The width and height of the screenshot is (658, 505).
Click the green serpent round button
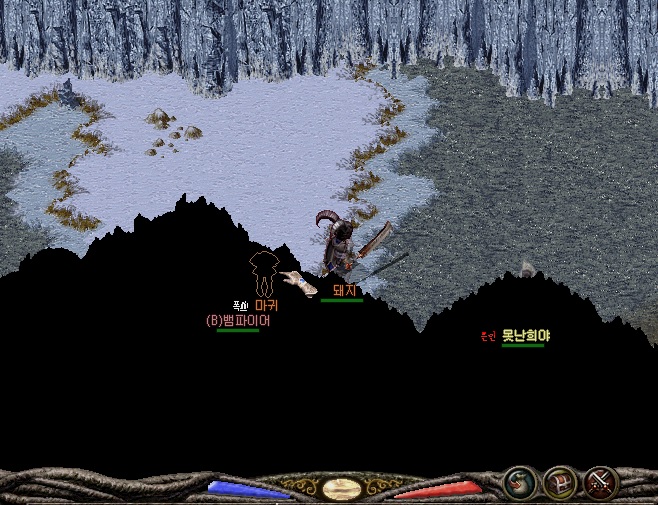click(x=518, y=483)
